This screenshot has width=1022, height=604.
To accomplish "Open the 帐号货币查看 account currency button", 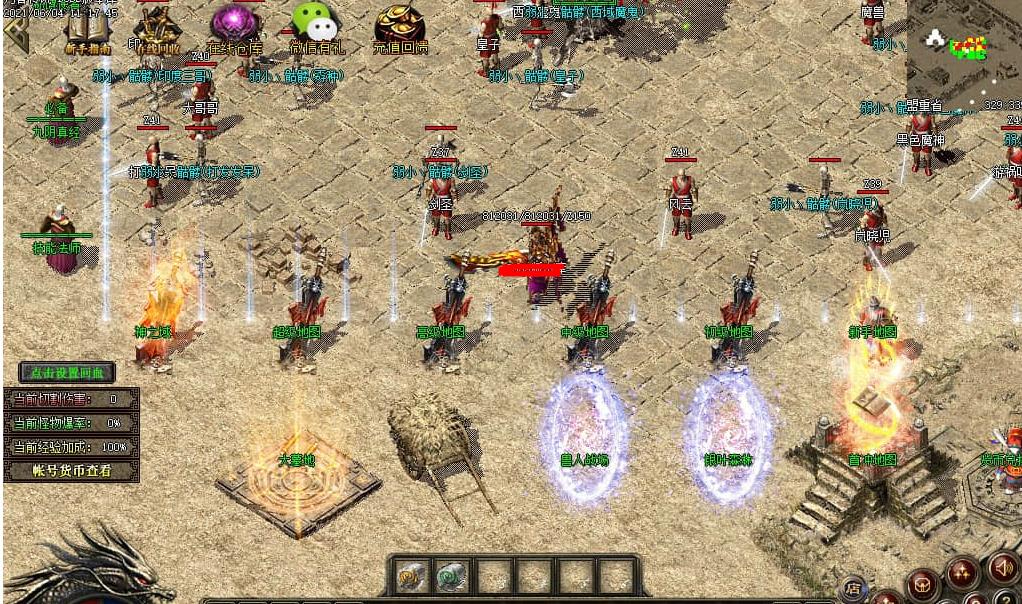I will 70,470.
